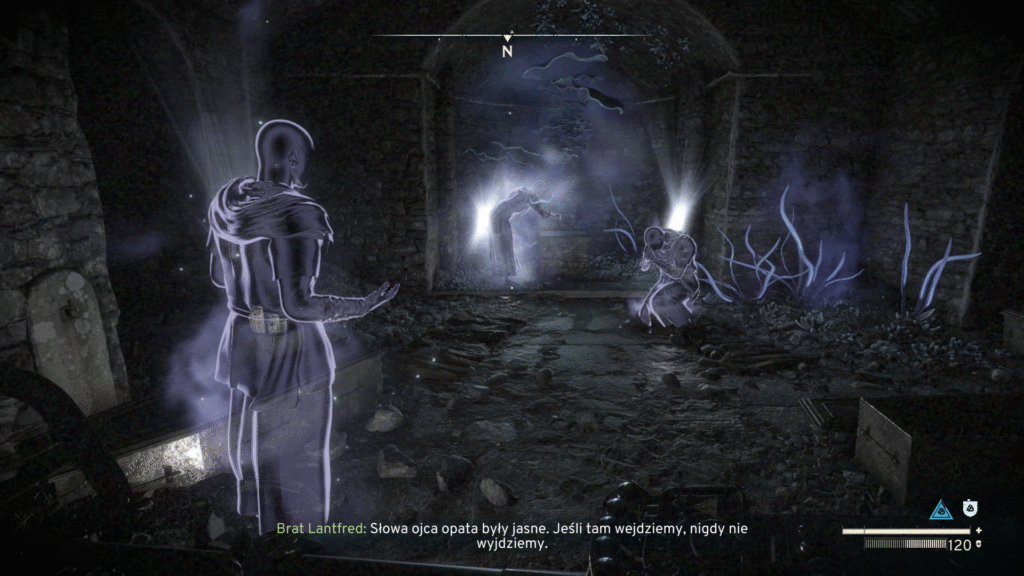Select the white shield ability icon
Screen dimensions: 1024x576
point(968,509)
